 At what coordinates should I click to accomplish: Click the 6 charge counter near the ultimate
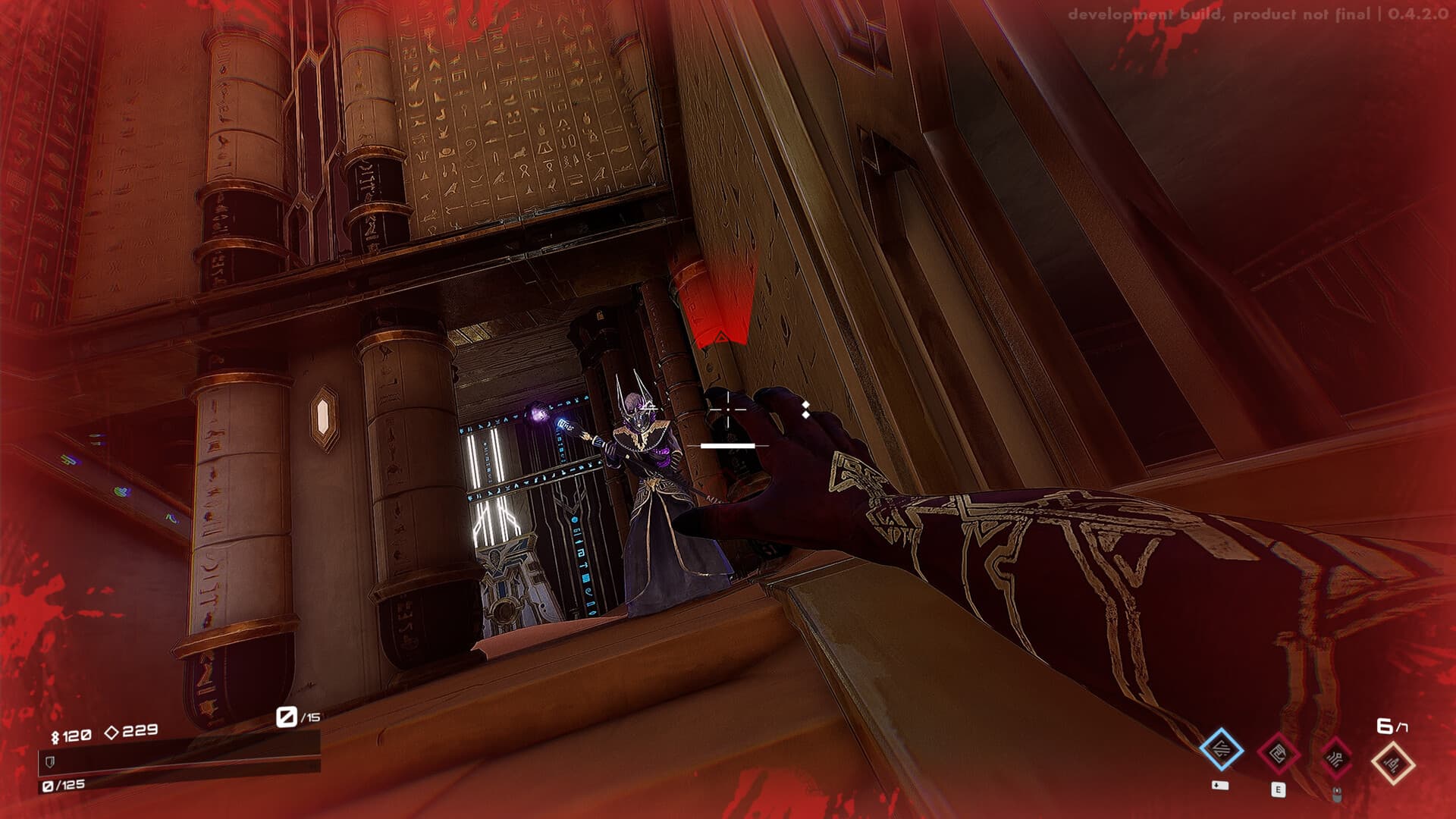pos(1386,726)
